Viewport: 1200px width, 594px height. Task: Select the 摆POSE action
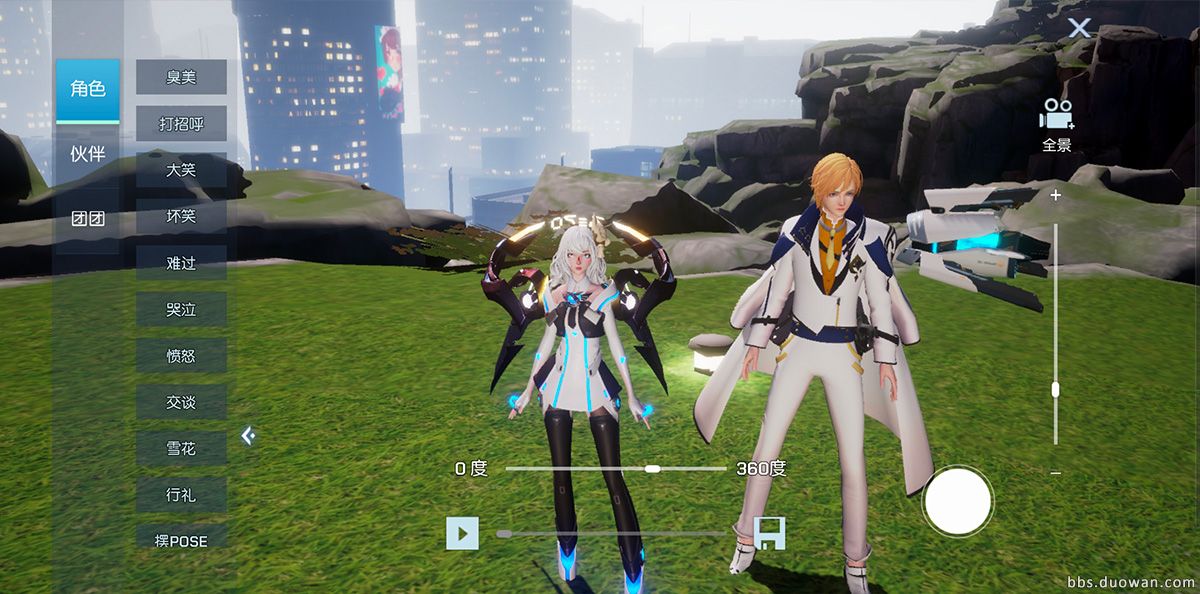tap(181, 541)
